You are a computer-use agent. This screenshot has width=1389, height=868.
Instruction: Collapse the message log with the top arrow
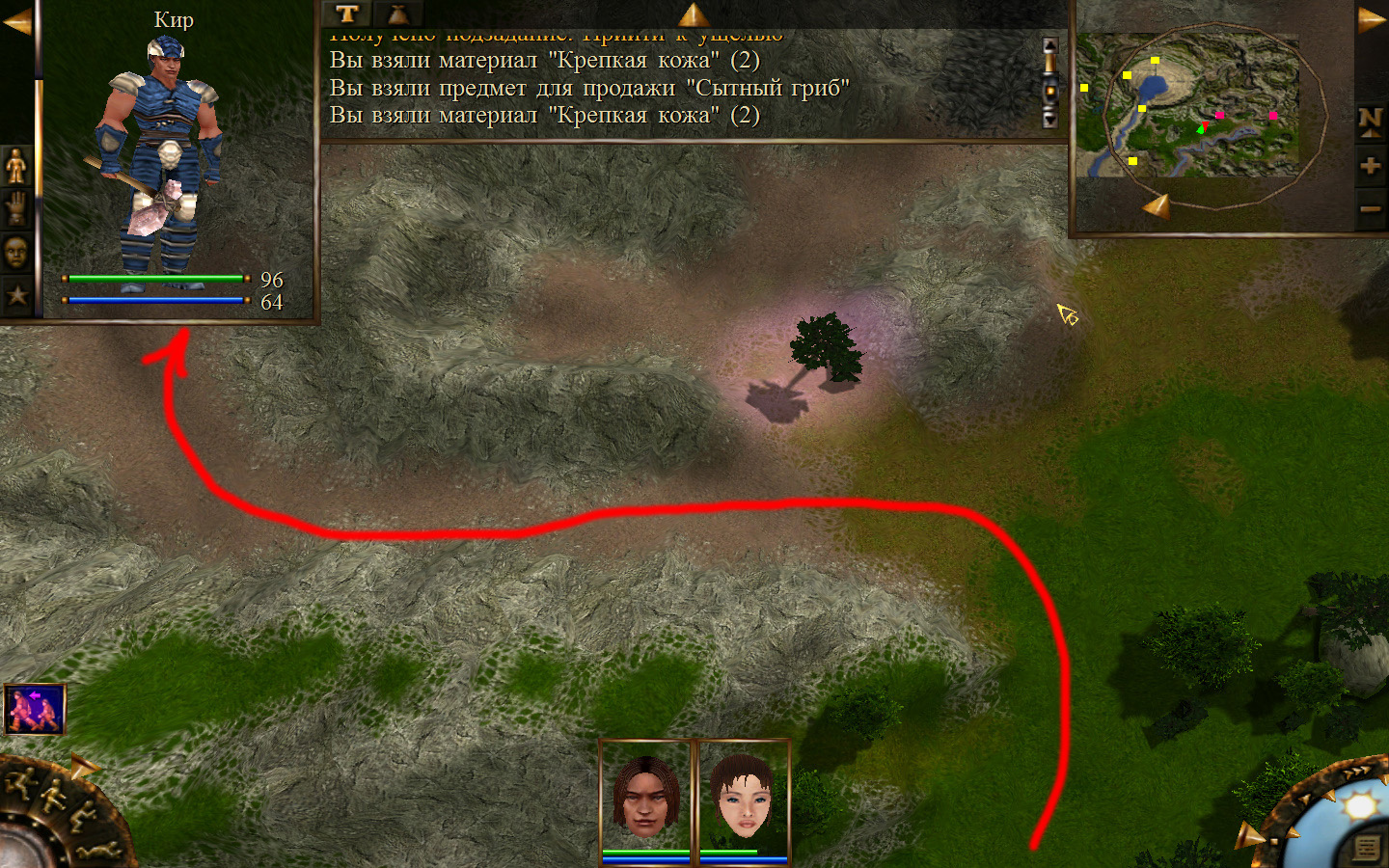[x=693, y=14]
